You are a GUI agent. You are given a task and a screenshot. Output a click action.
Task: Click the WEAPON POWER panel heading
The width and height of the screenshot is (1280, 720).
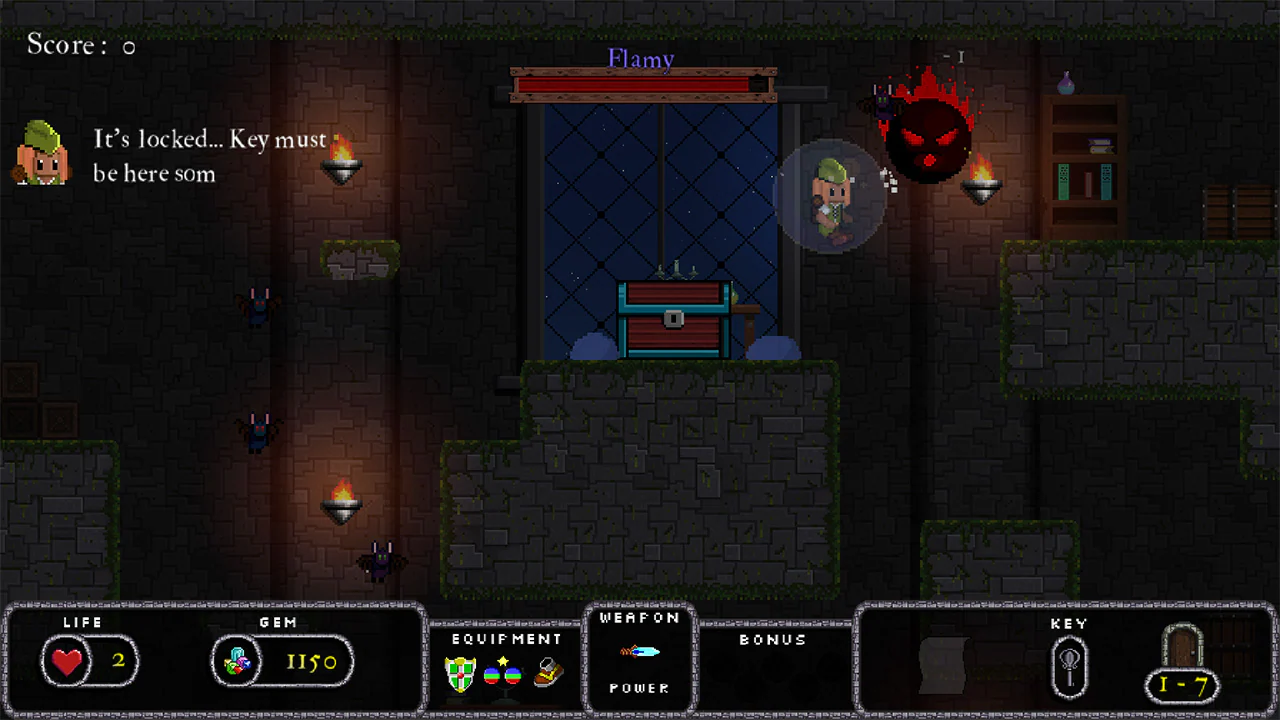(640, 618)
